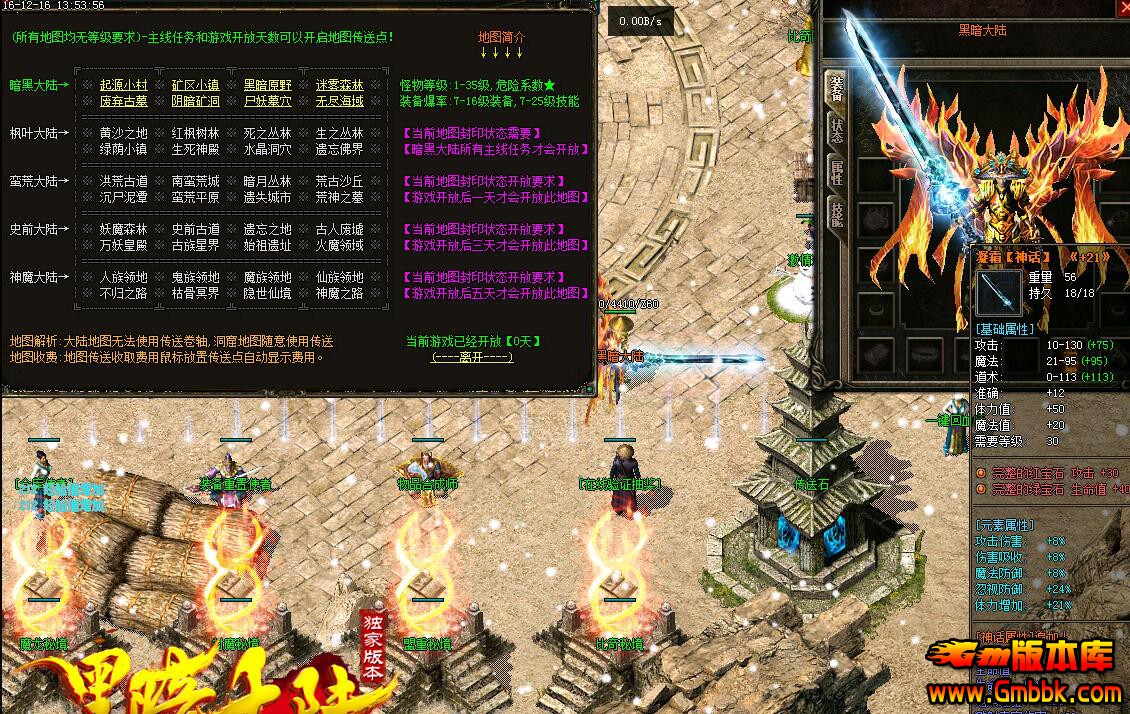Select the 矿区小镇 teleport link
The width and height of the screenshot is (1130, 714).
coord(195,85)
